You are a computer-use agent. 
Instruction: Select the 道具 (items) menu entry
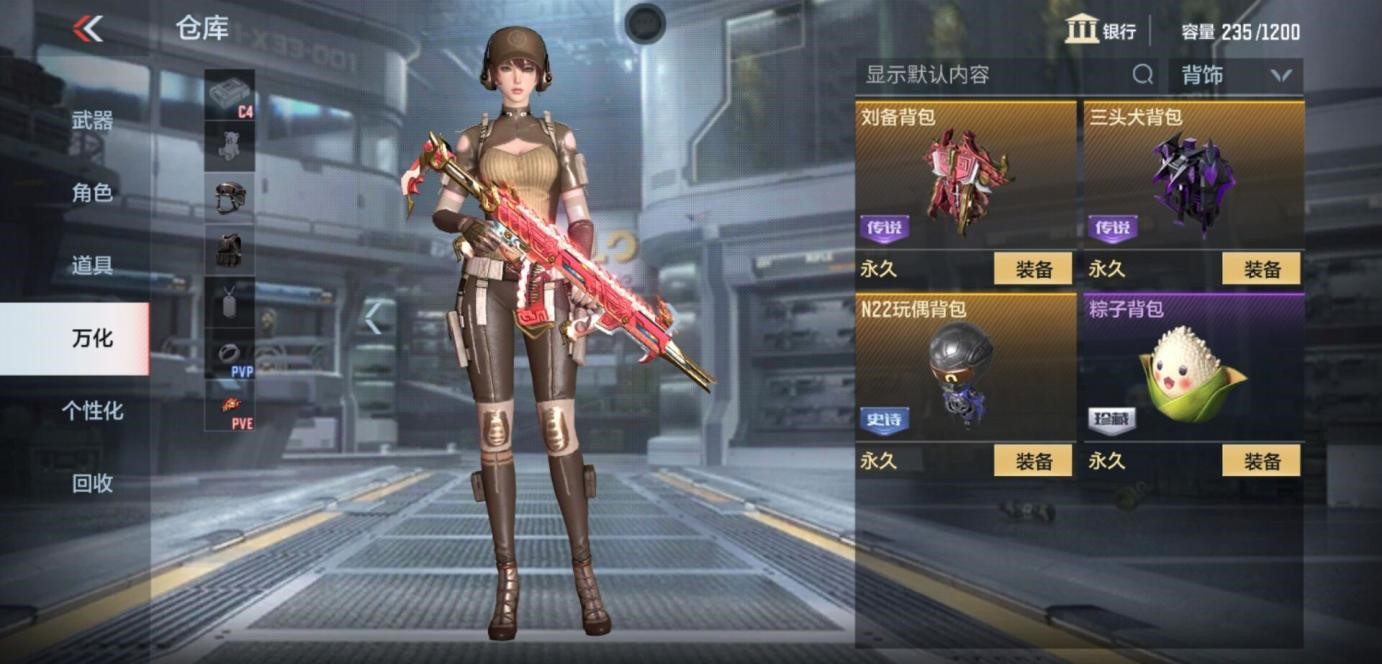click(92, 266)
